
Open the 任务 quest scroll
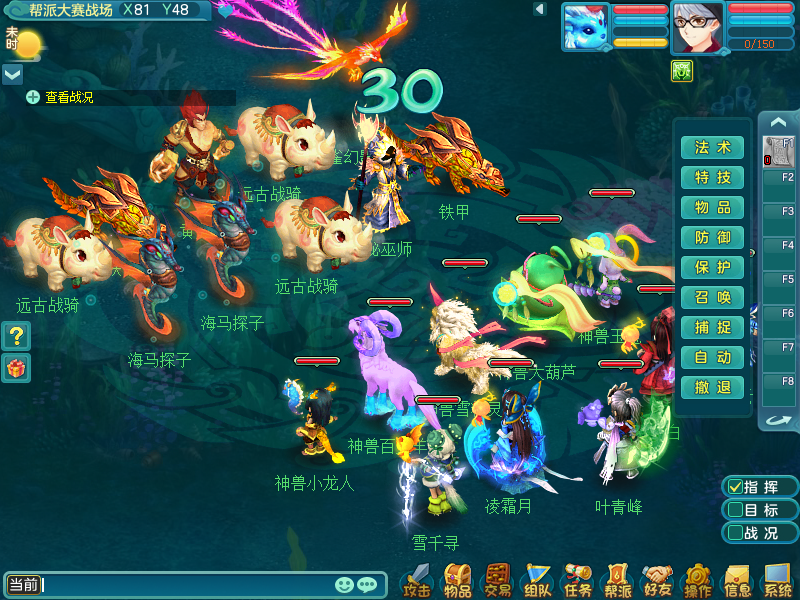tap(578, 579)
